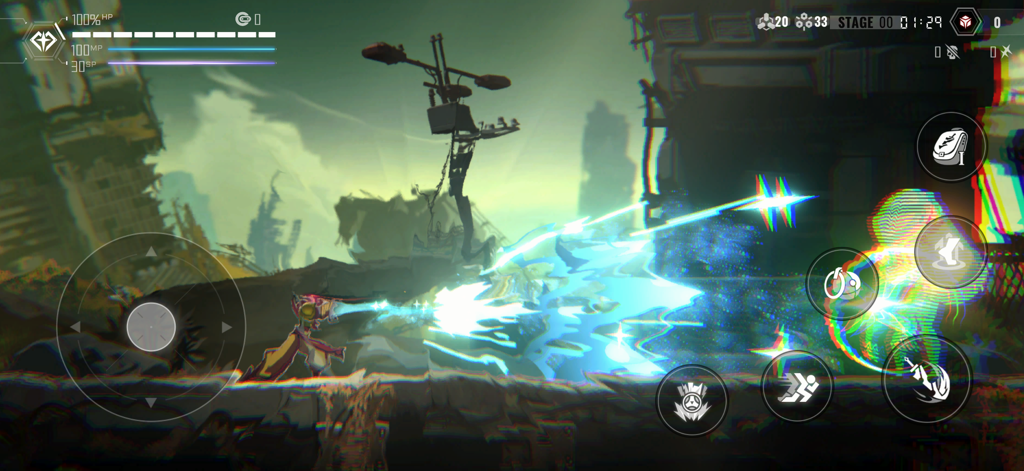Viewport: 1024px width, 471px height.
Task: Trigger the ring orb skill button
Action: point(842,284)
